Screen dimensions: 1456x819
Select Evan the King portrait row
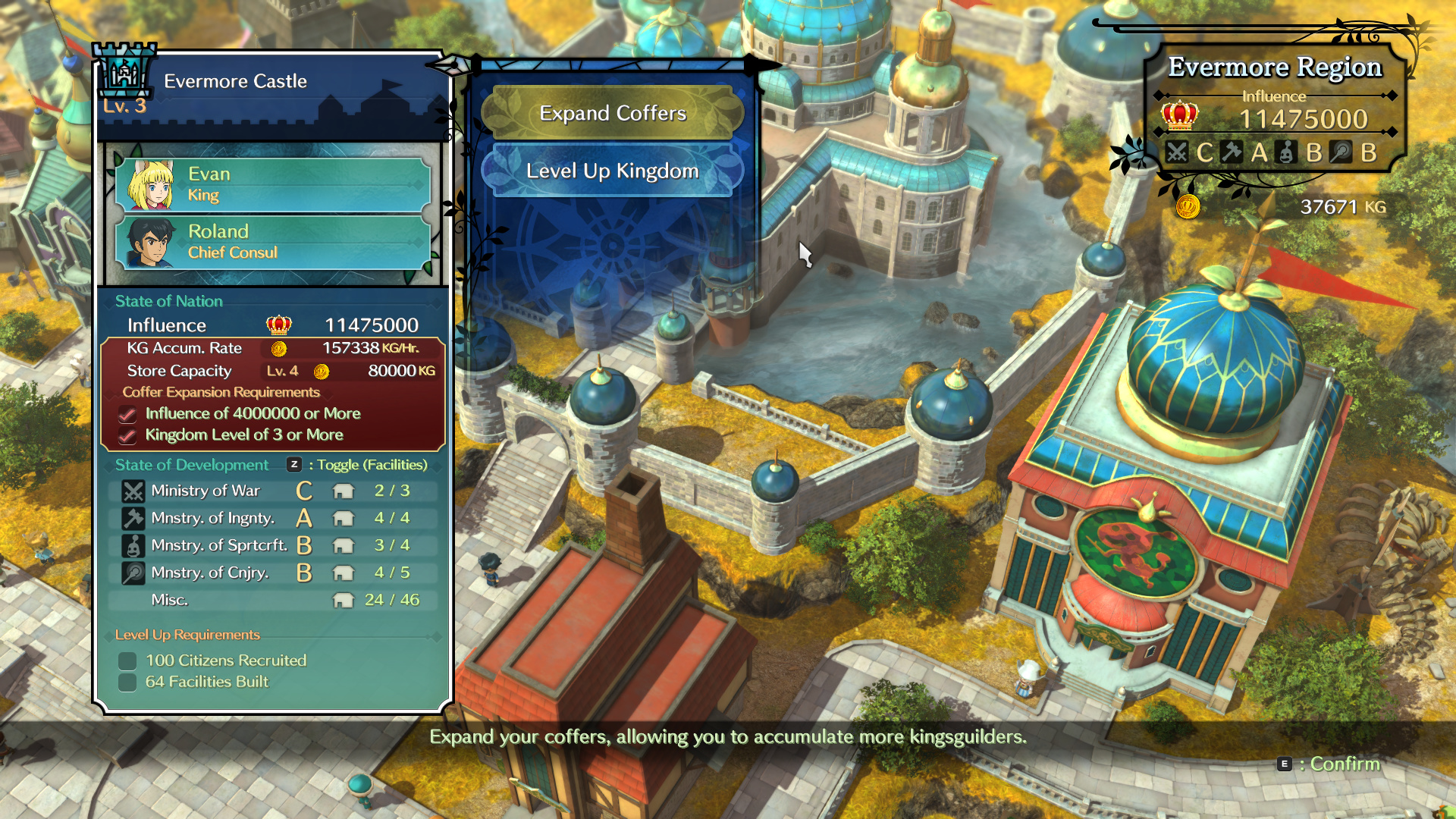click(x=273, y=184)
